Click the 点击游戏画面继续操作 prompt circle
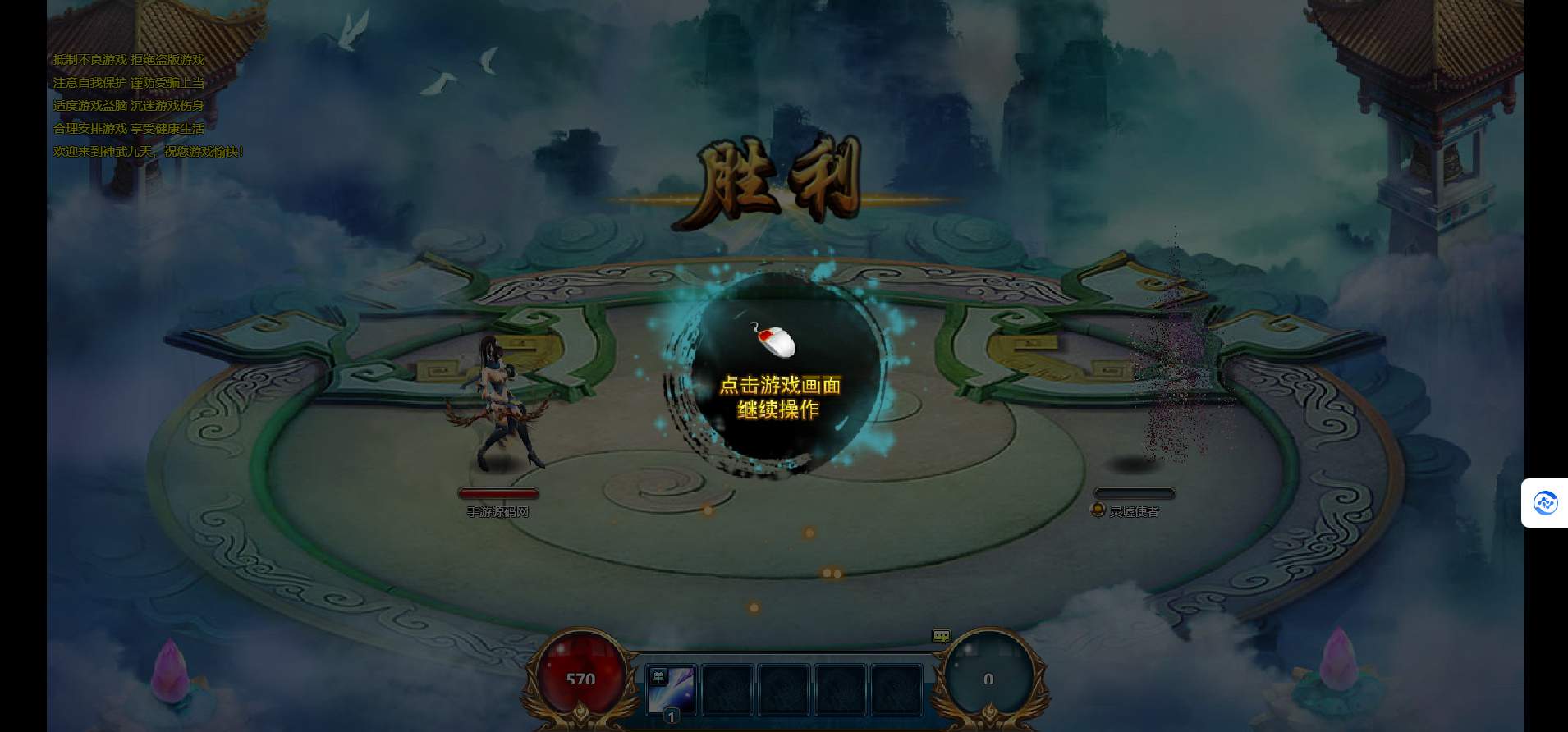The width and height of the screenshot is (1568, 732). tap(779, 379)
